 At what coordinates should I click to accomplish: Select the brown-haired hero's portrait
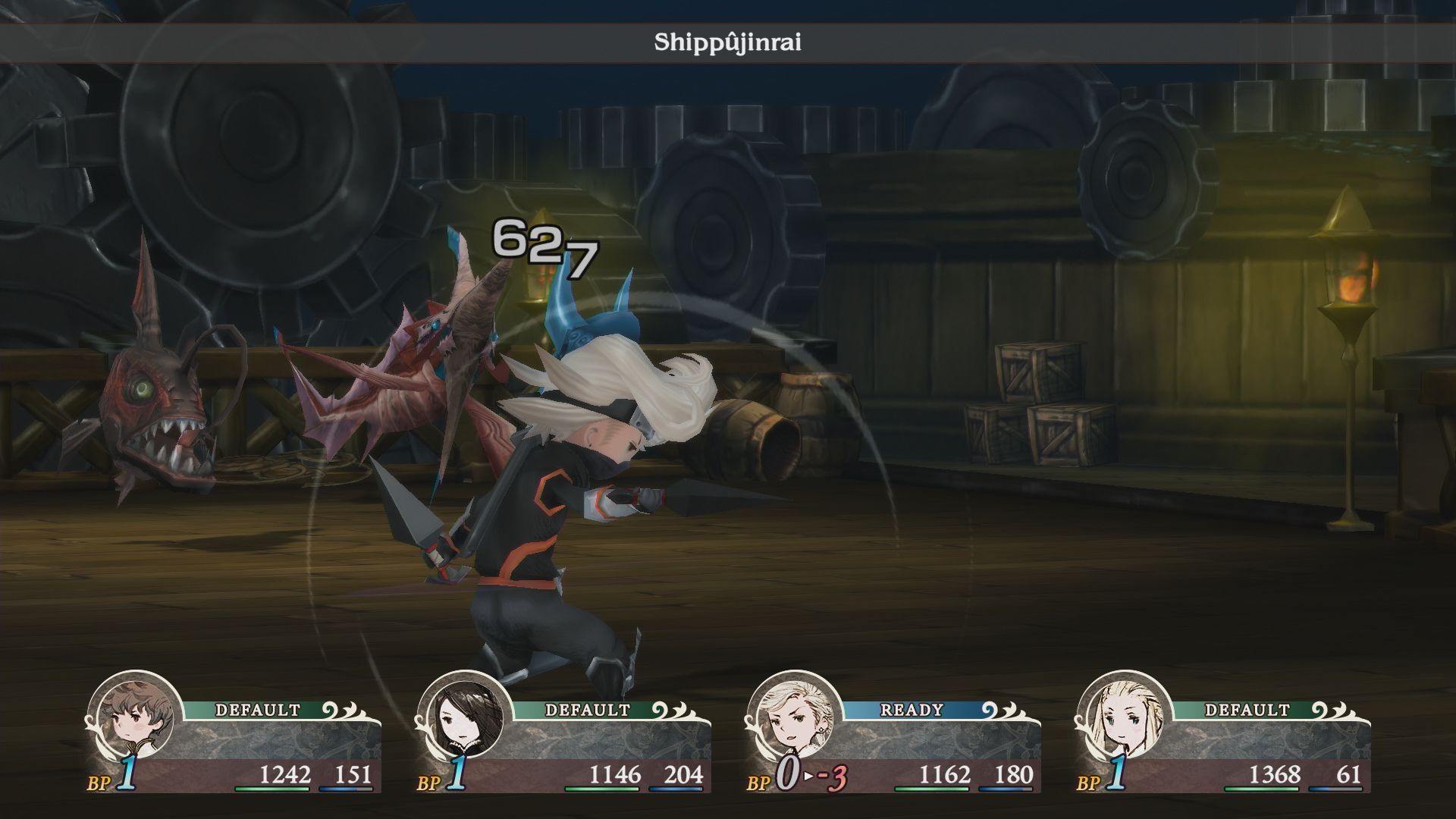point(134,719)
